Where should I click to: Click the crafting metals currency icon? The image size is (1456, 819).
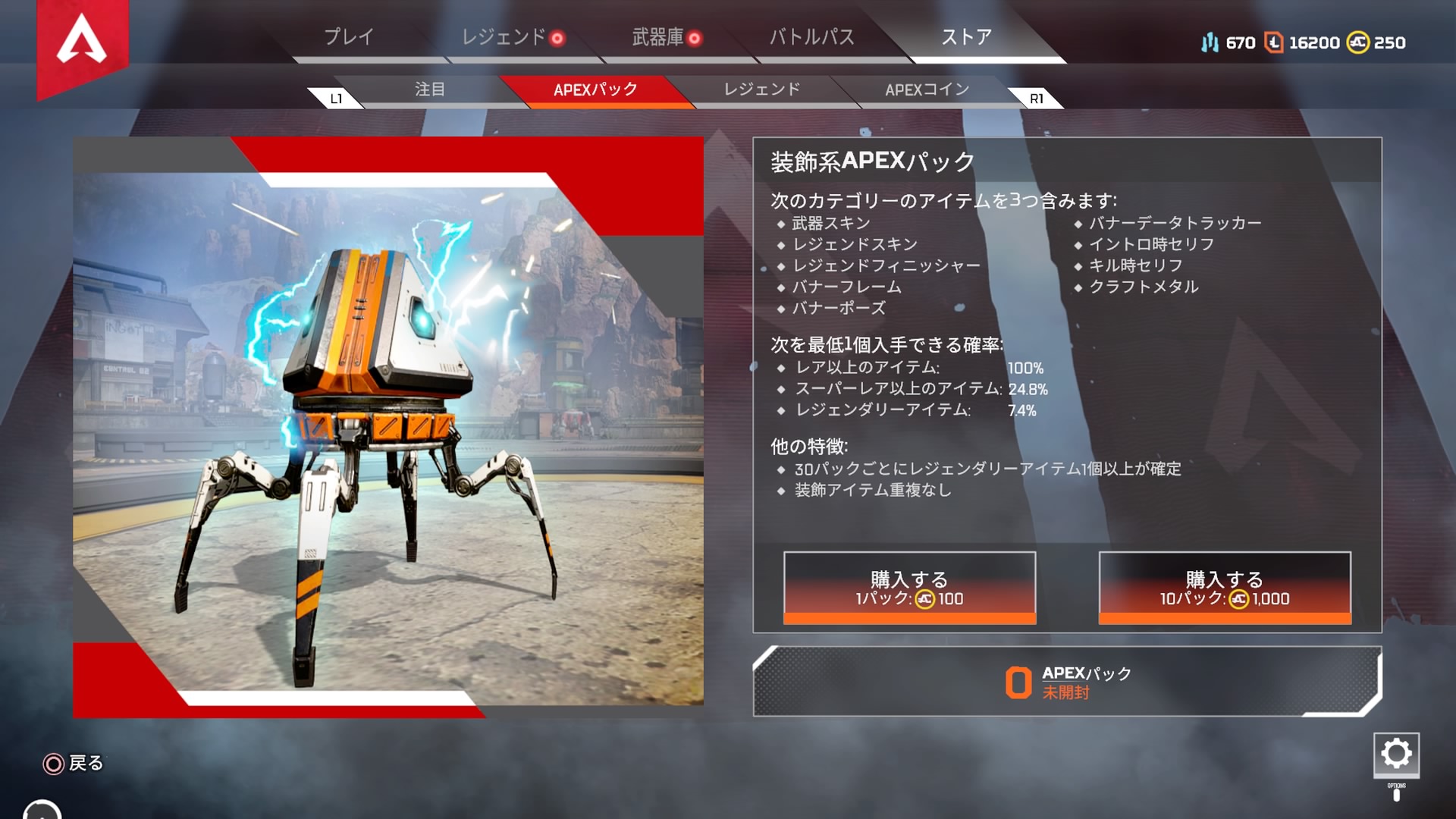pyautogui.click(x=1211, y=43)
